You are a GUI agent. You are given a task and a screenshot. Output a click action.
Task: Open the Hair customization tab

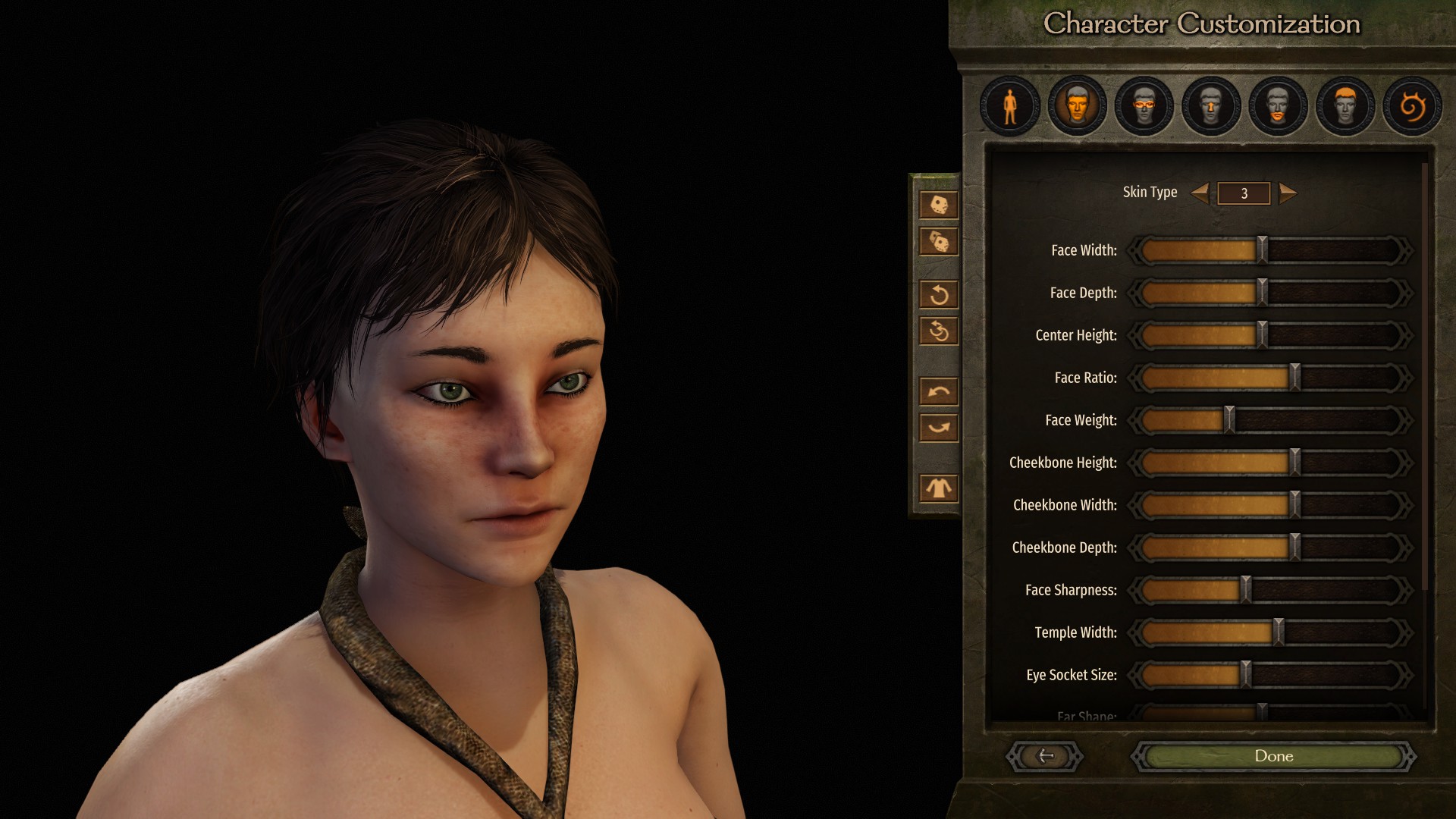tap(1345, 106)
